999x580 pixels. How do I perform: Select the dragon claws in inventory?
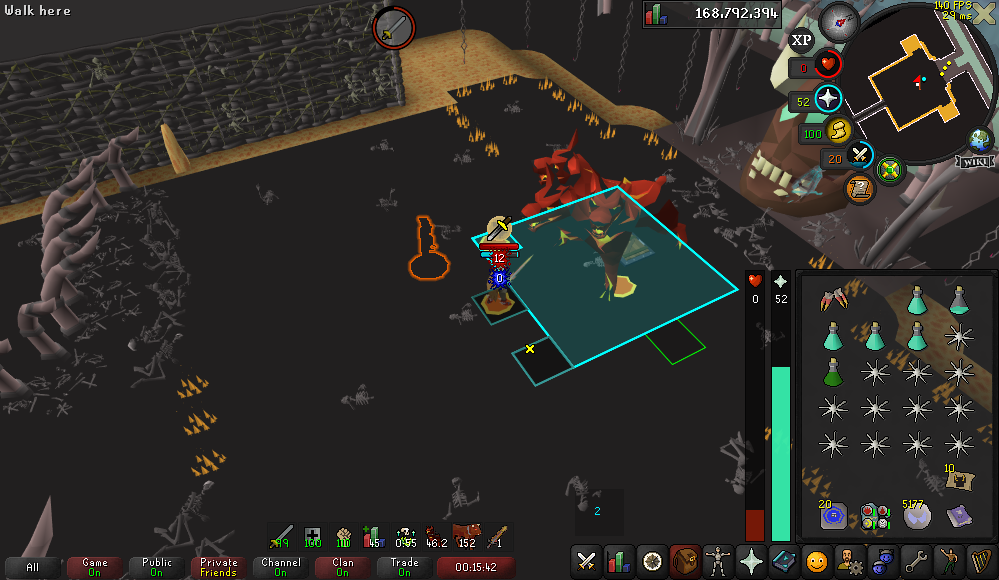[x=832, y=301]
